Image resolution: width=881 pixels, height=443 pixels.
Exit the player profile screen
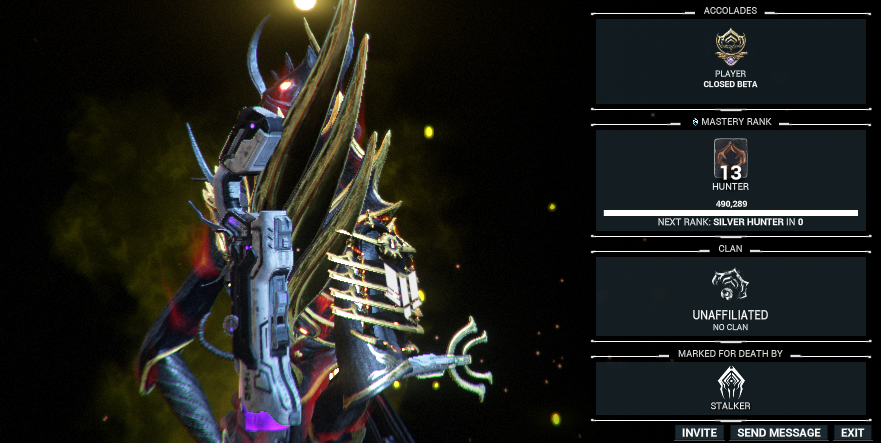tap(852, 433)
